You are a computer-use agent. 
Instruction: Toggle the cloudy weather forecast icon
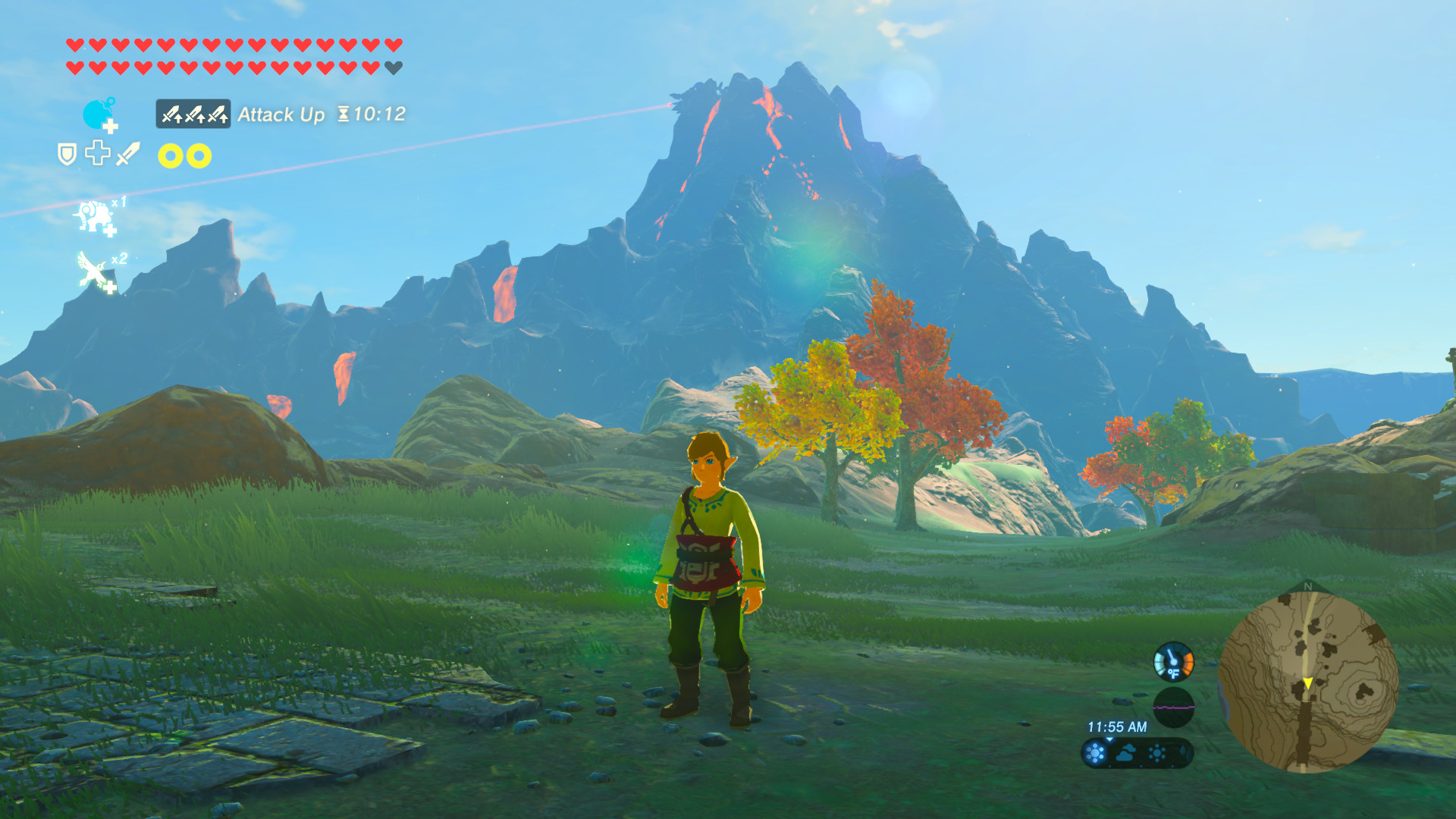coord(1125,752)
